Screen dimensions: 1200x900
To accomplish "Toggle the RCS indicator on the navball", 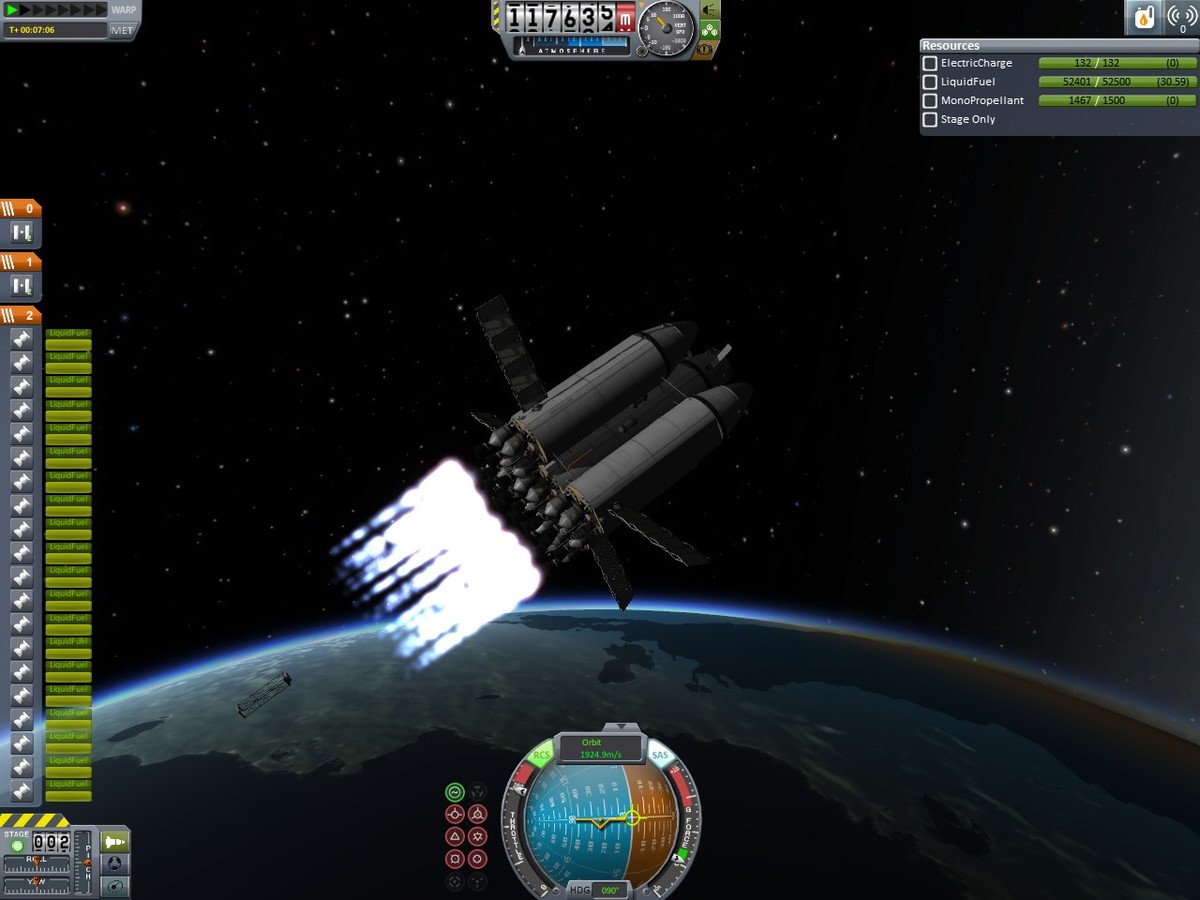I will click(x=542, y=755).
